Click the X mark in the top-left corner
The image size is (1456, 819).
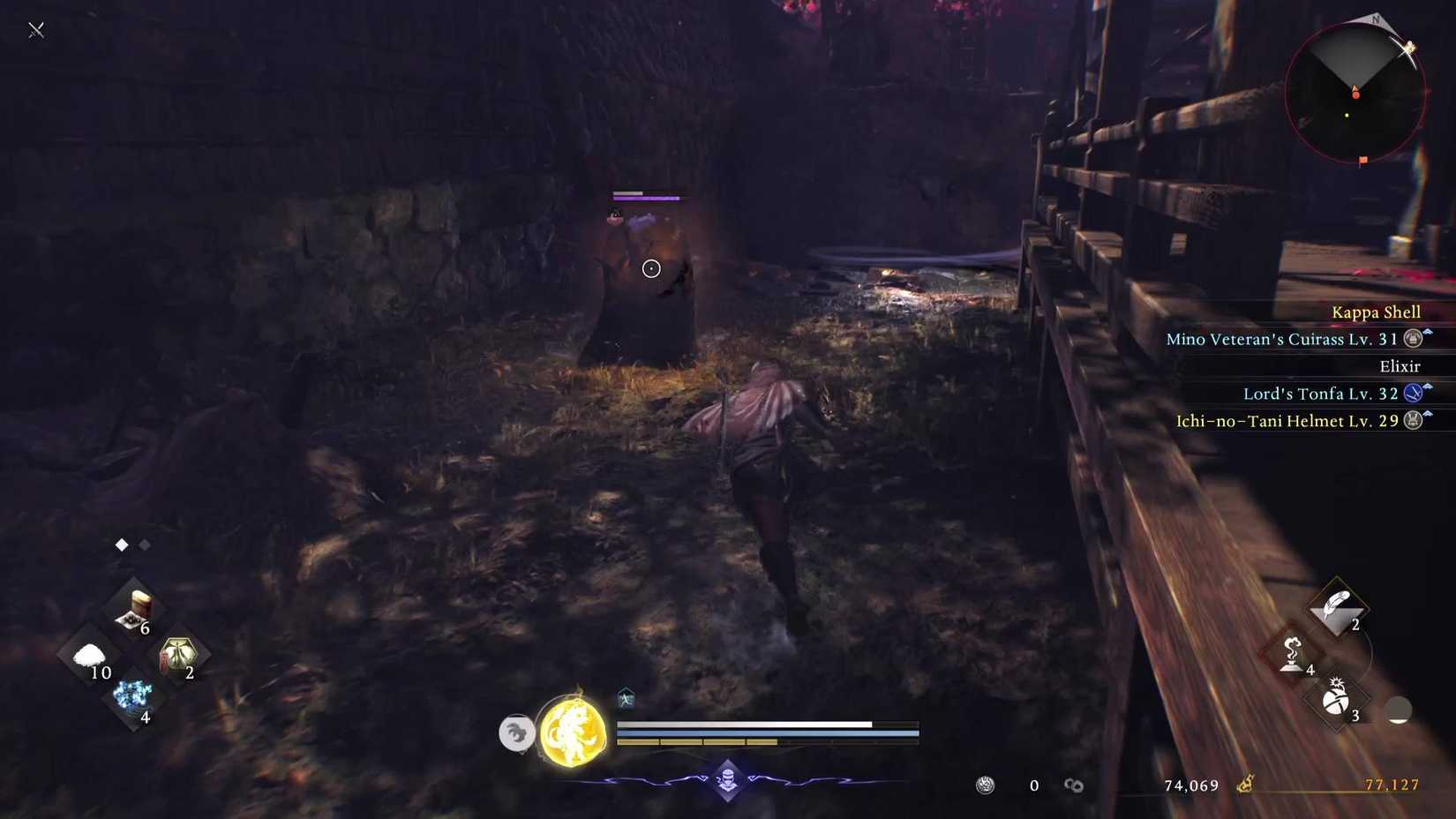(x=35, y=29)
